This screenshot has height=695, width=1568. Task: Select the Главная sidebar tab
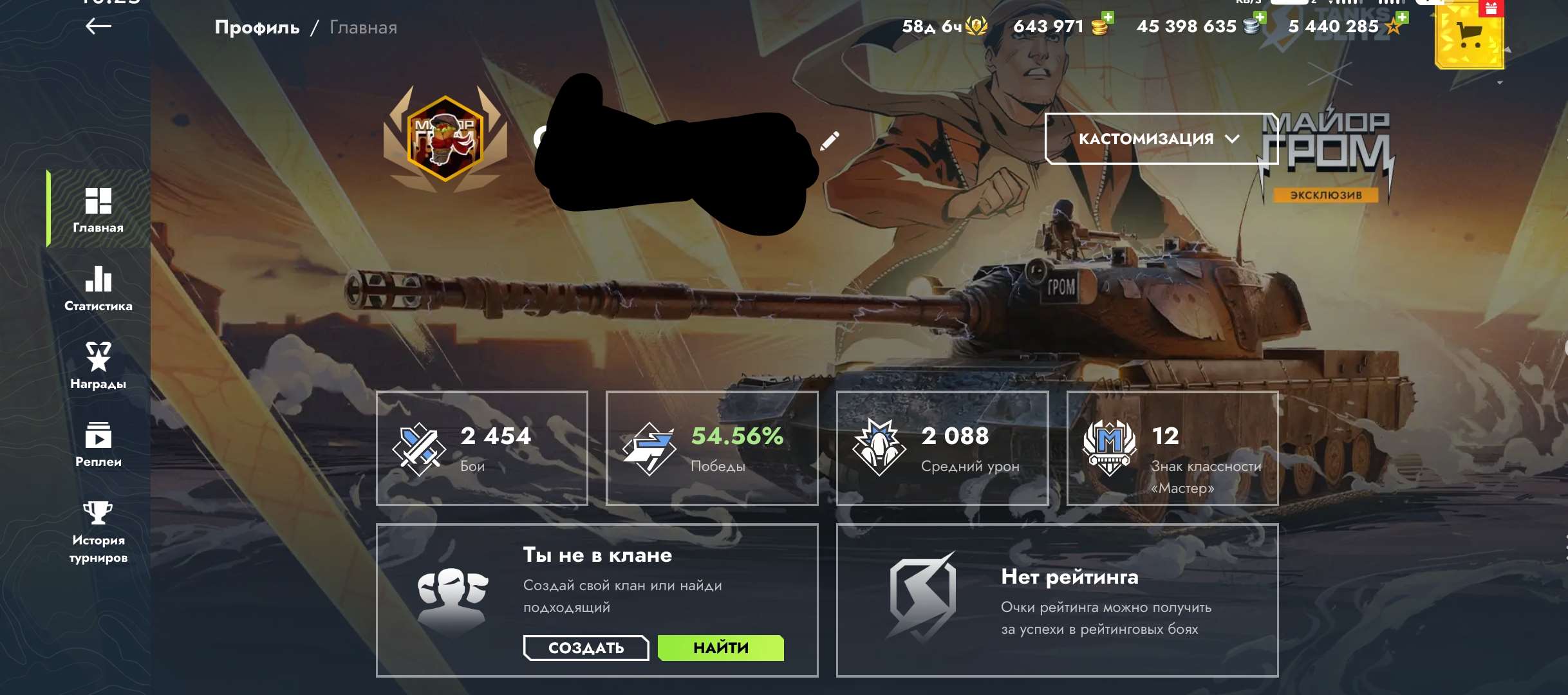pos(98,209)
